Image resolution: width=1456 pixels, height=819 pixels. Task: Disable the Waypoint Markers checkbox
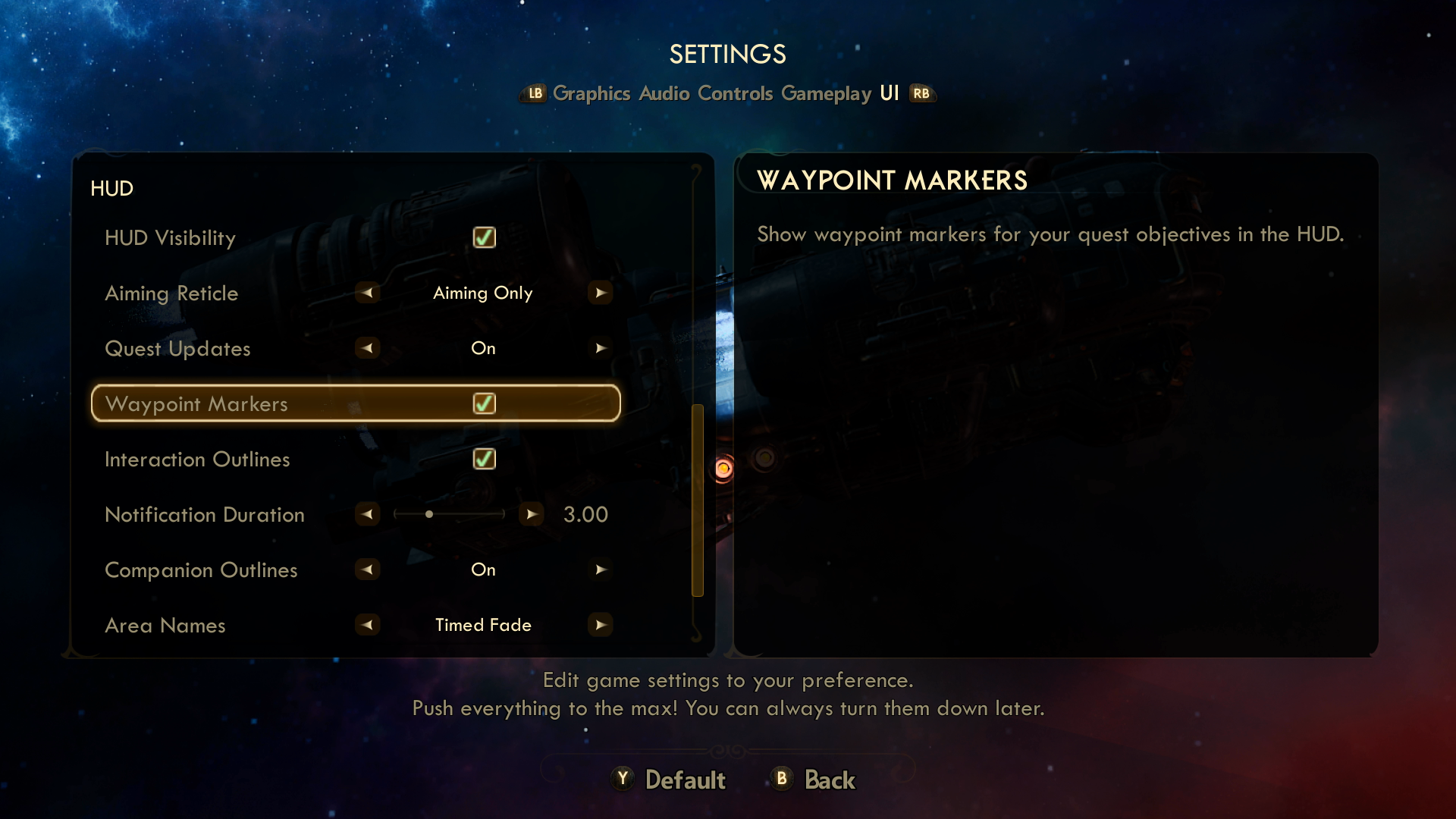pos(484,403)
